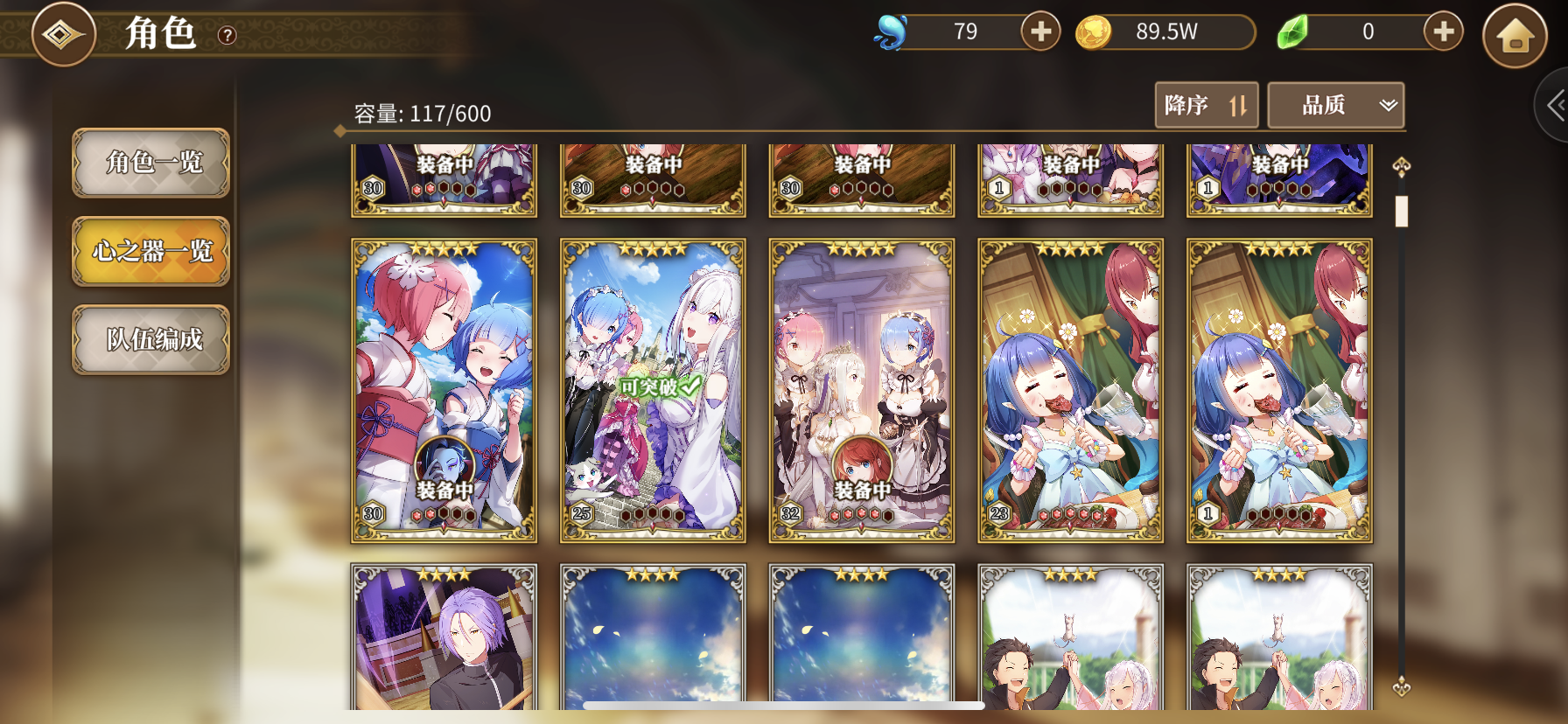1568x724 pixels.
Task: Open the 品质 quality filter dropdown
Action: tap(1335, 105)
